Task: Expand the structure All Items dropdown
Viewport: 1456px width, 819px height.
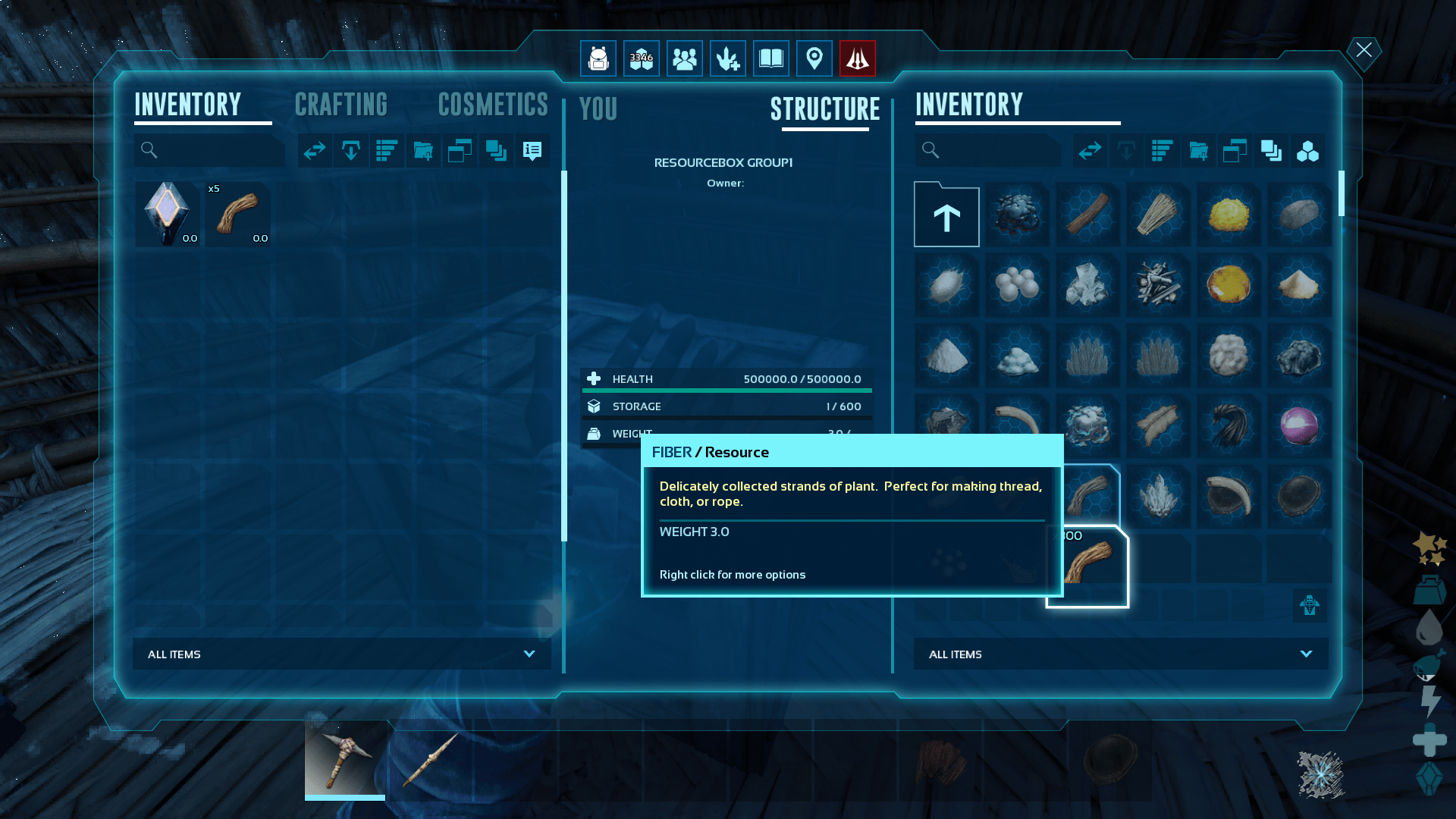Action: point(1120,654)
